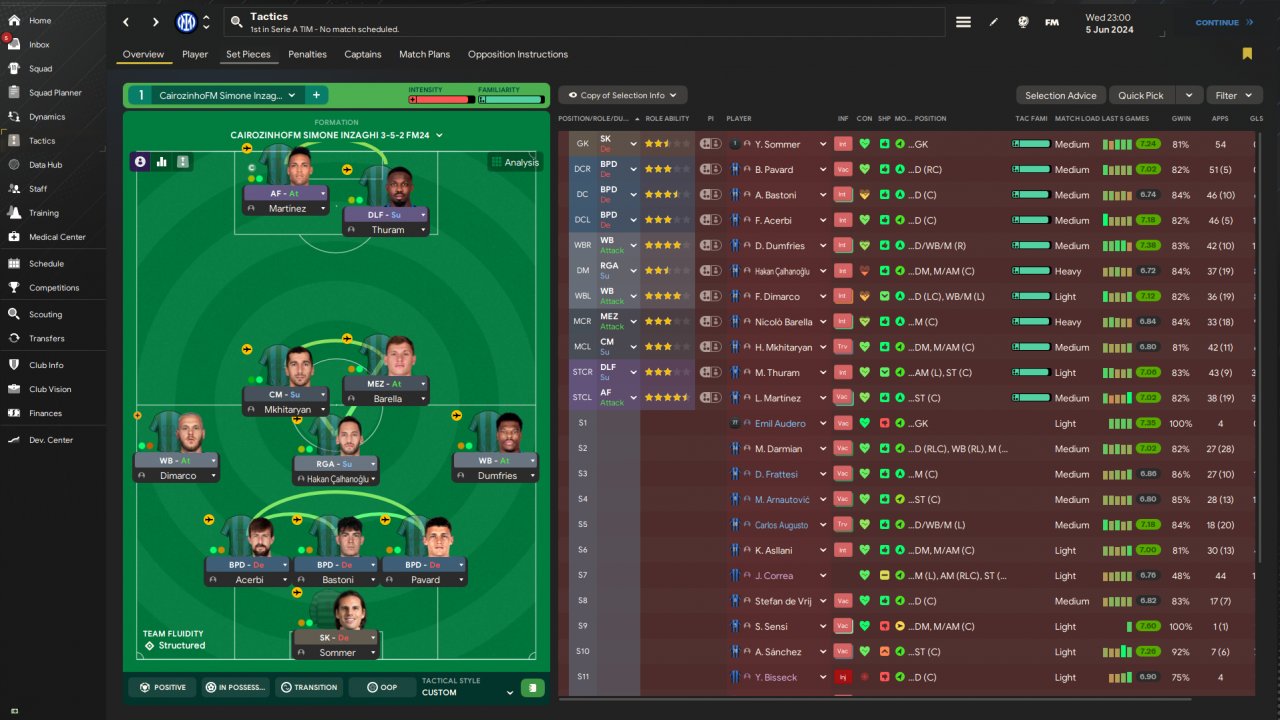
Task: Open the Filter dropdown
Action: tap(1233, 95)
